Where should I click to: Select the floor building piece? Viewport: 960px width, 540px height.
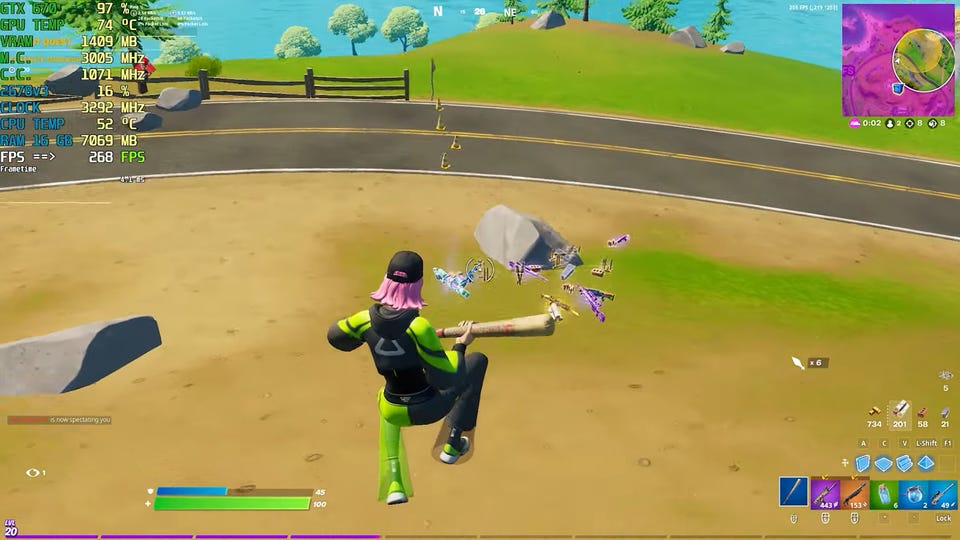[x=883, y=463]
